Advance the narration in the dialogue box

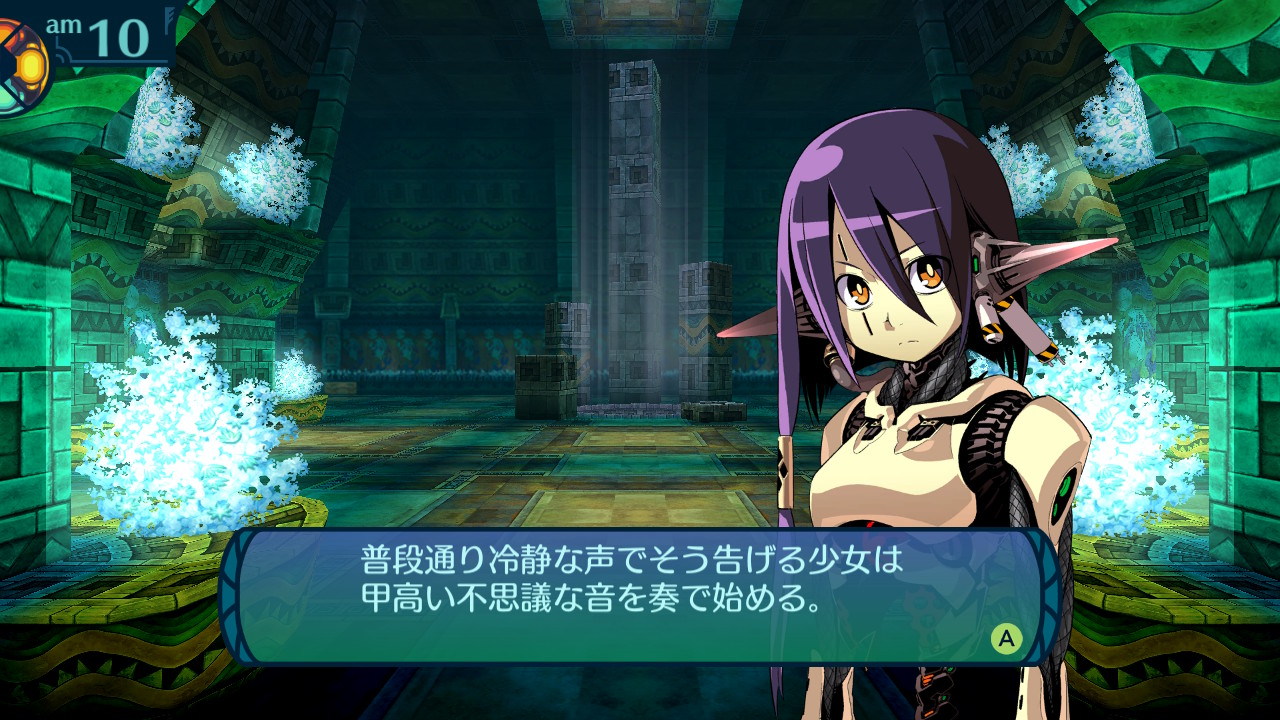[x=1006, y=638]
